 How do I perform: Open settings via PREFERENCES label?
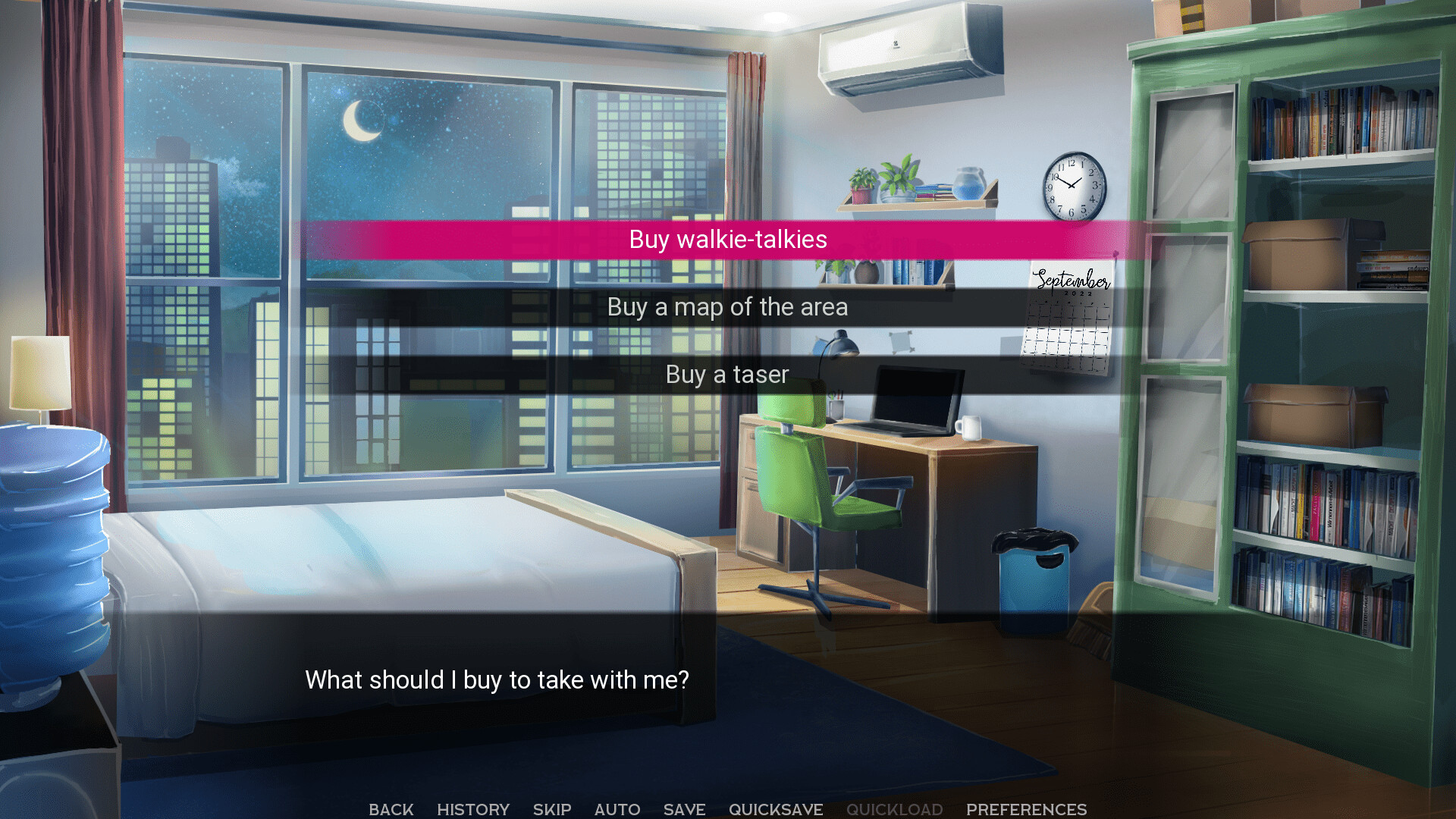[x=1028, y=809]
